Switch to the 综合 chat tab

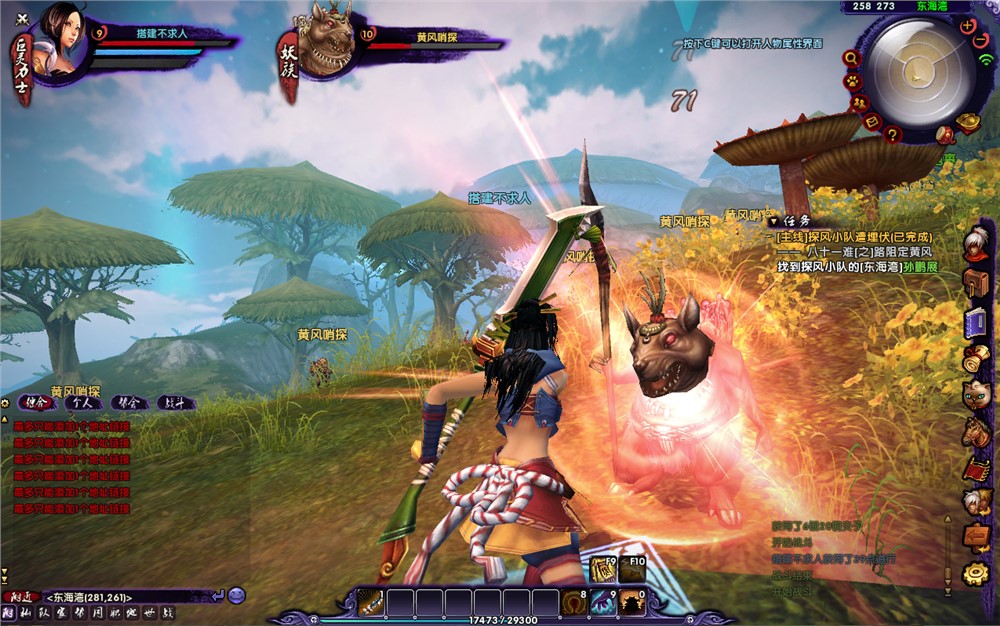pyautogui.click(x=37, y=403)
